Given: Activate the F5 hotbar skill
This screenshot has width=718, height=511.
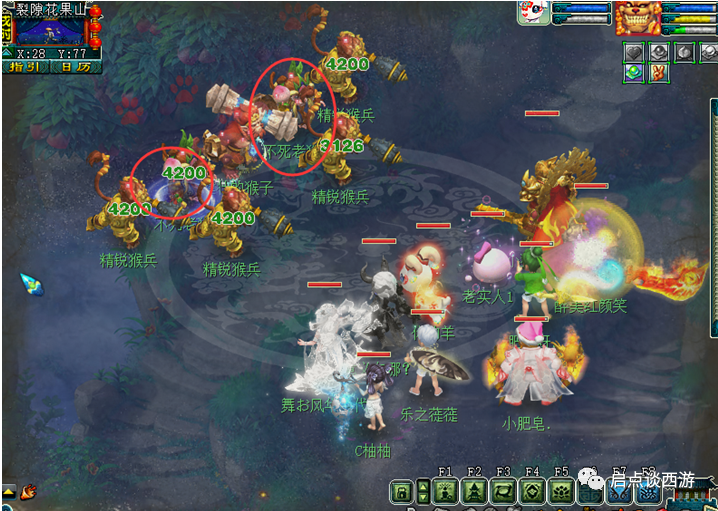Looking at the screenshot, I should tap(562, 491).
